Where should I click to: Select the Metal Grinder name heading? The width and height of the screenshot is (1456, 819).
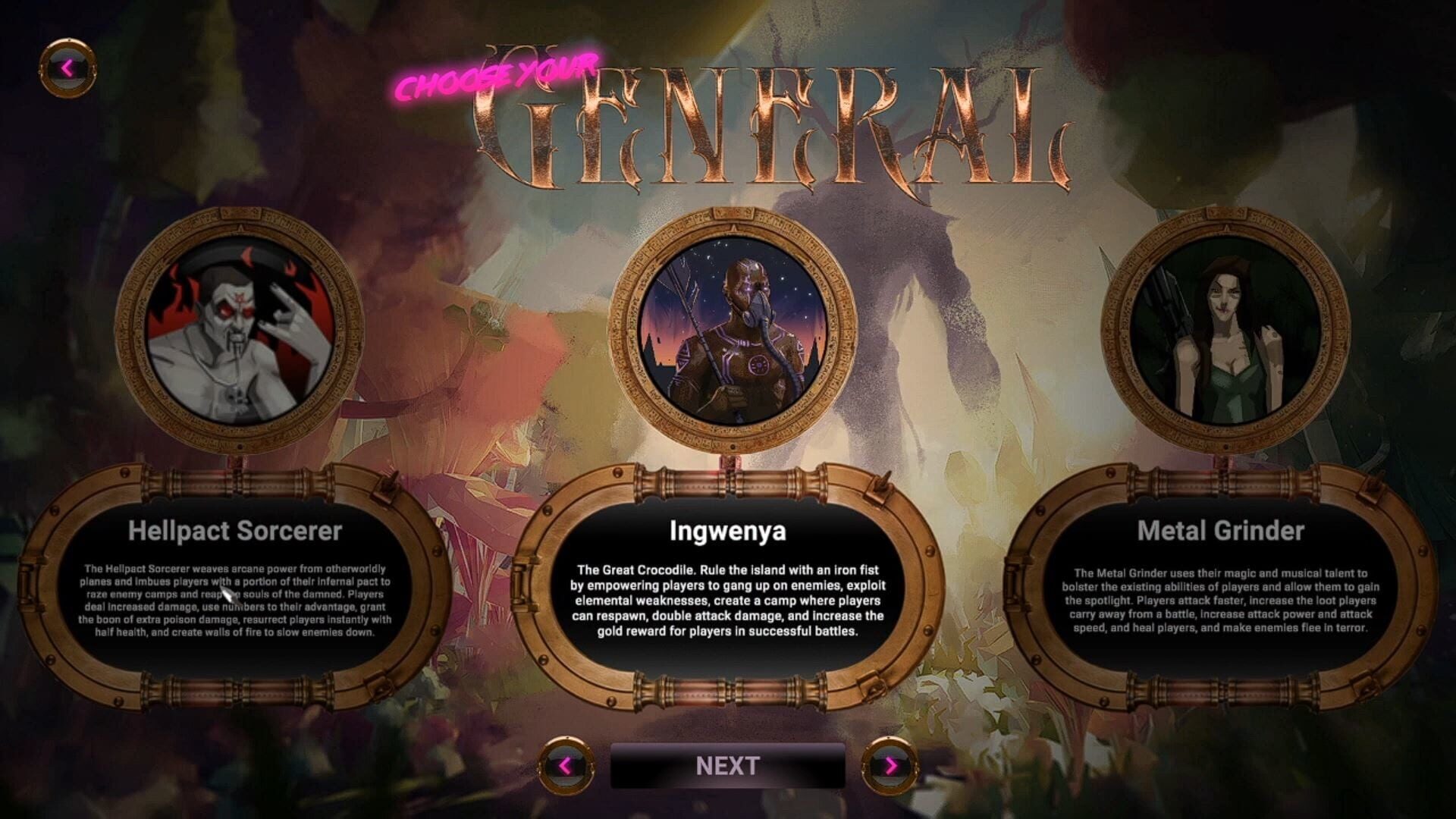coord(1219,532)
